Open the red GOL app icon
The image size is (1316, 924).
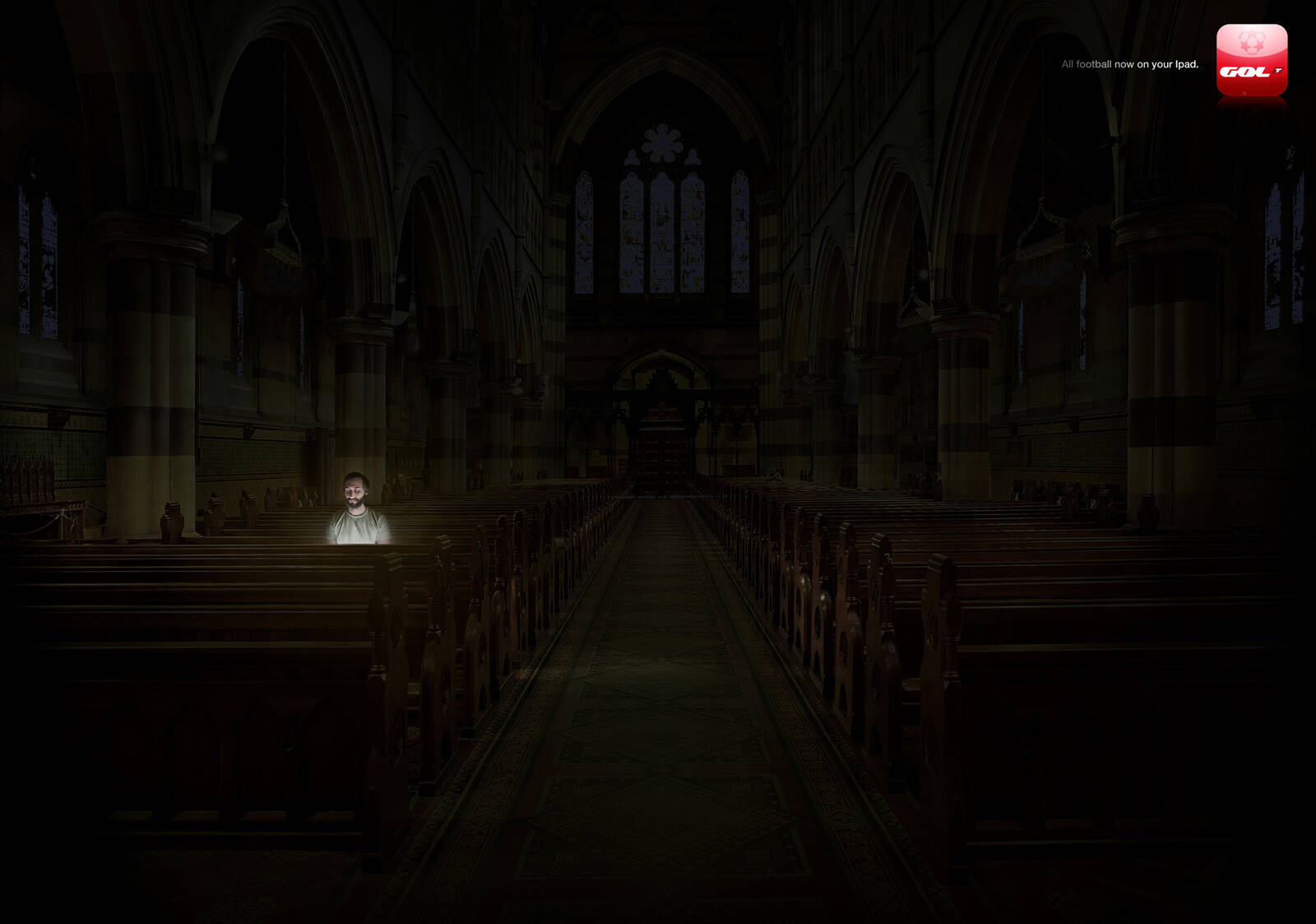pos(1251,60)
